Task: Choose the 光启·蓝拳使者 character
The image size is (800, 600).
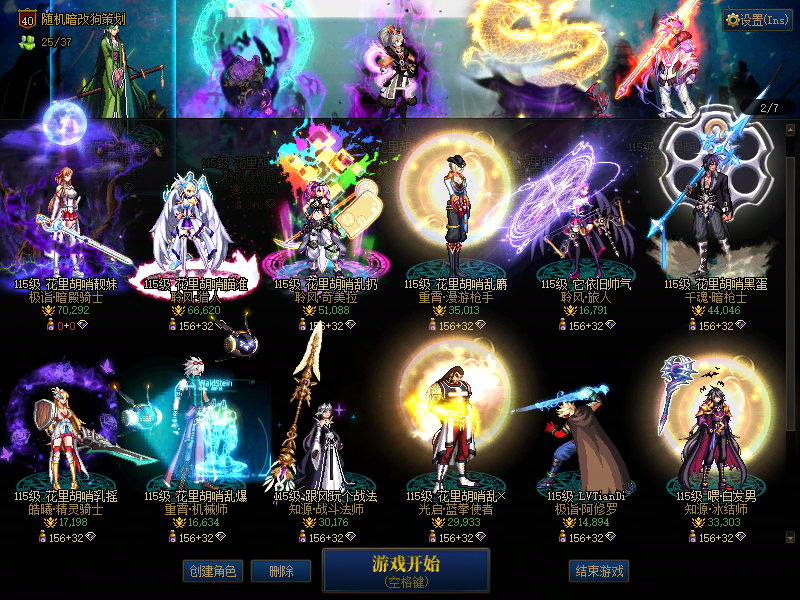Action: [x=456, y=440]
